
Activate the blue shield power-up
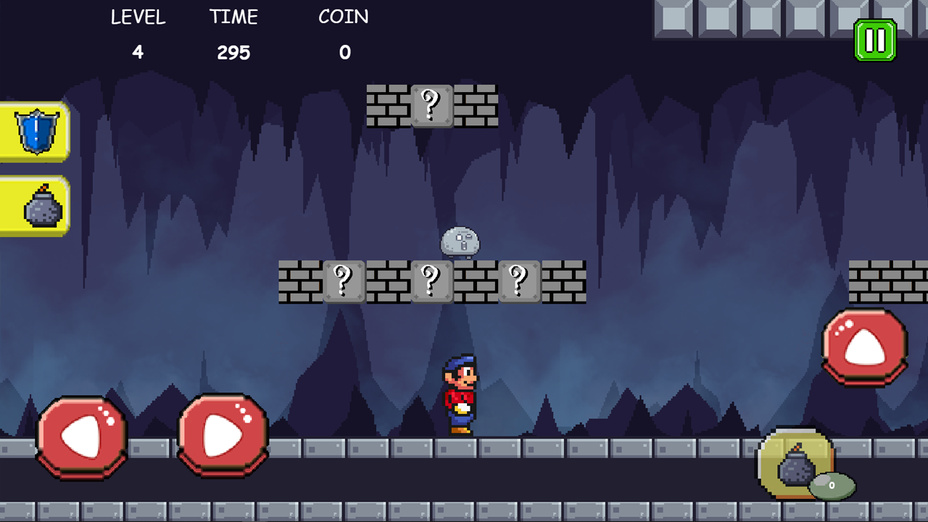35,131
